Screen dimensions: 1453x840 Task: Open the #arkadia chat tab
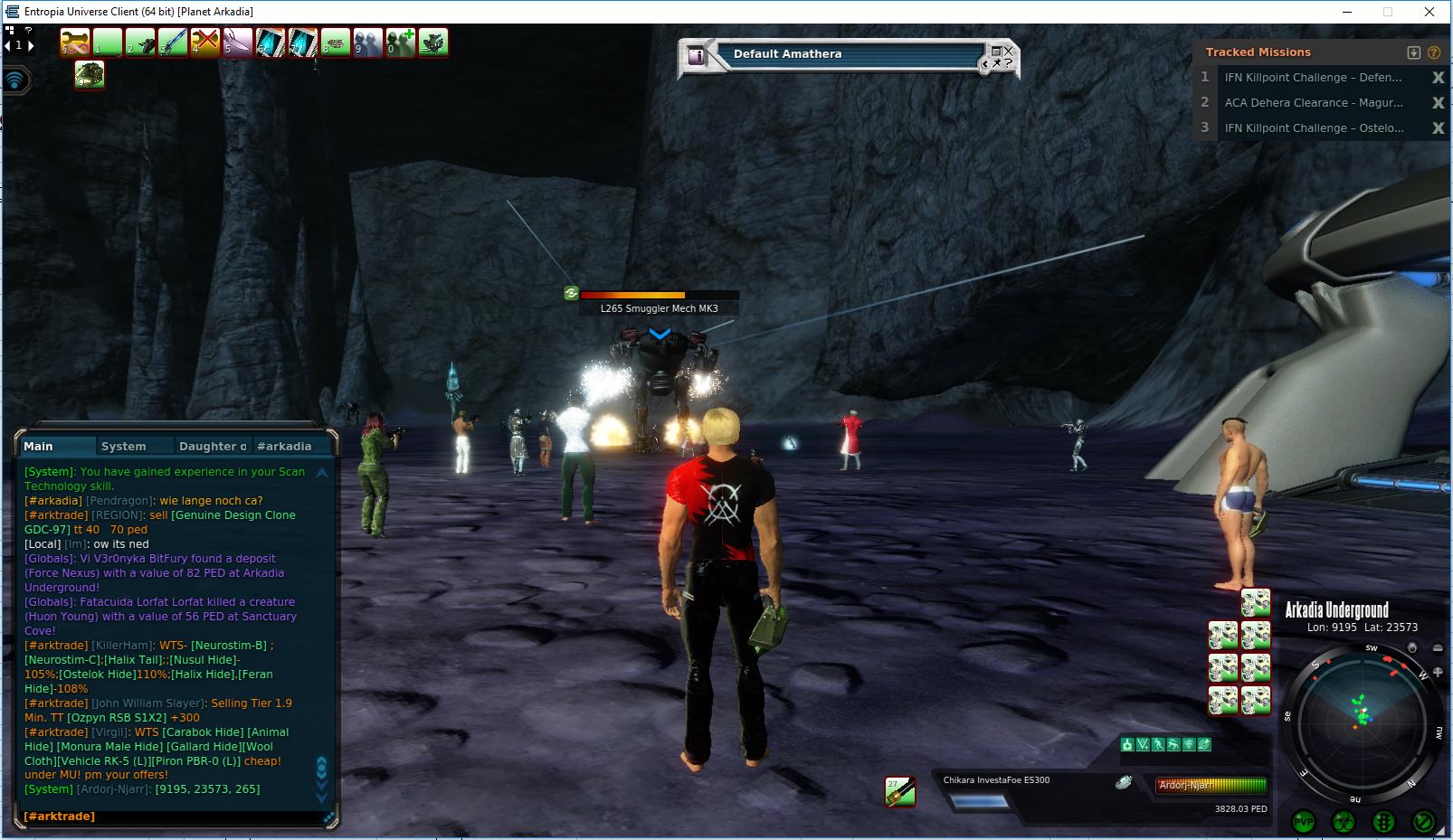tap(284, 446)
